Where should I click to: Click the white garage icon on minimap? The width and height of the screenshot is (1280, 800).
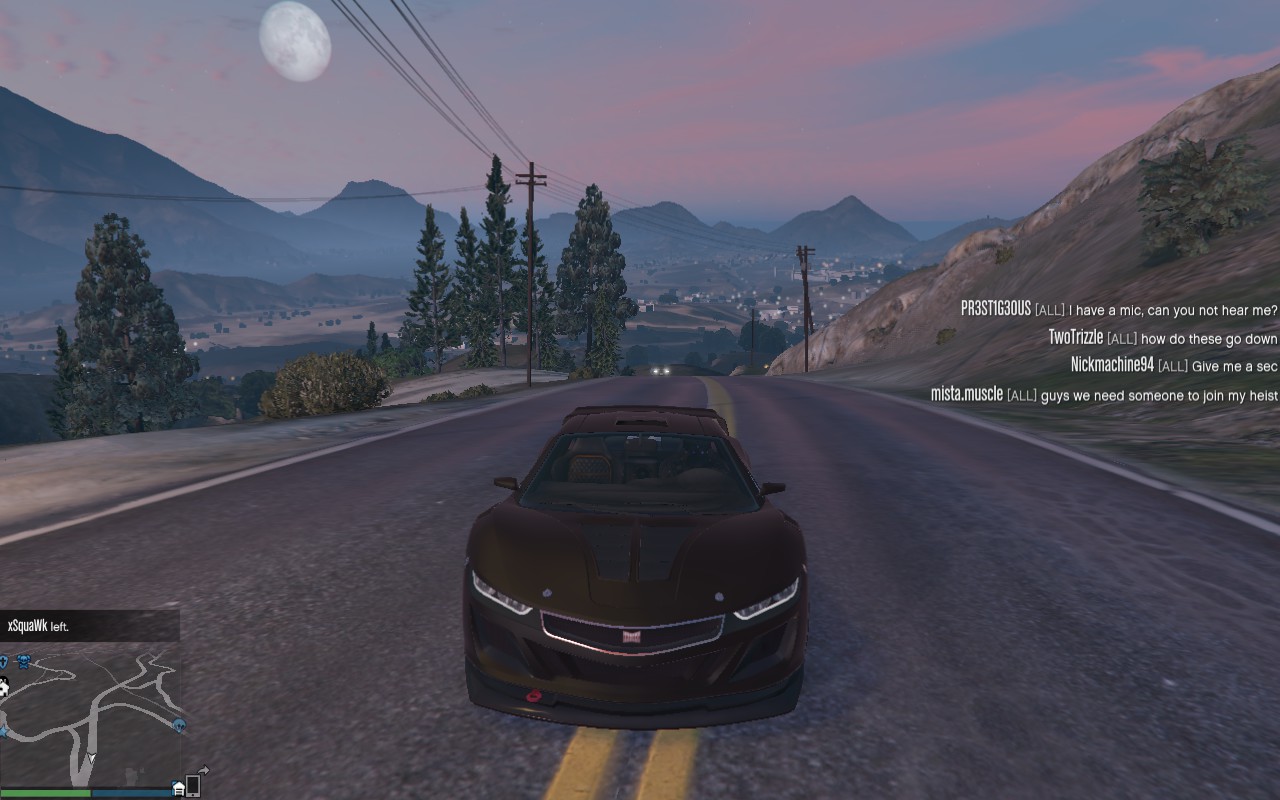[x=178, y=788]
